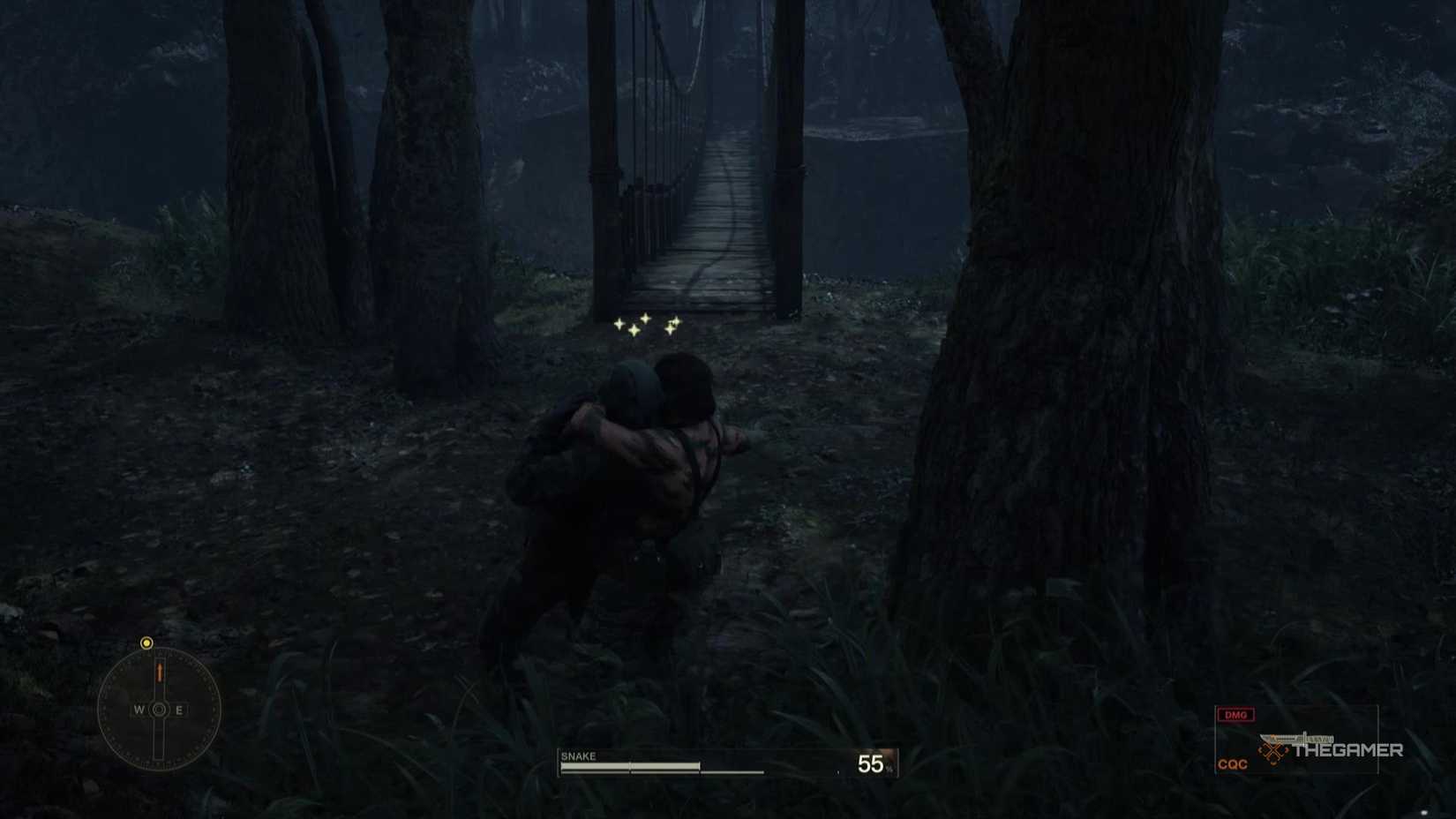Select the SNAKE name label

click(578, 756)
